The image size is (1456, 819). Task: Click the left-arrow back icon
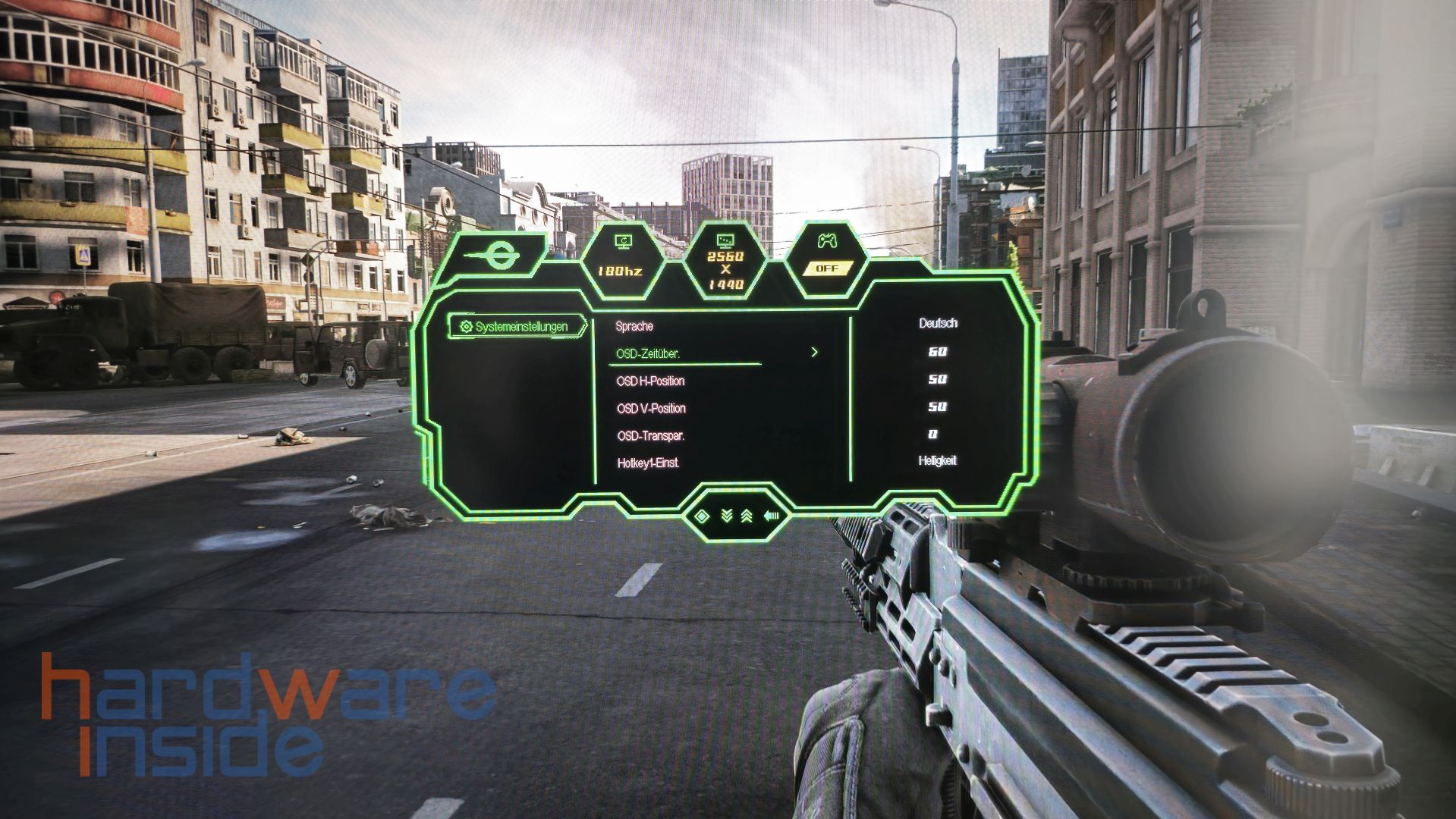(772, 516)
